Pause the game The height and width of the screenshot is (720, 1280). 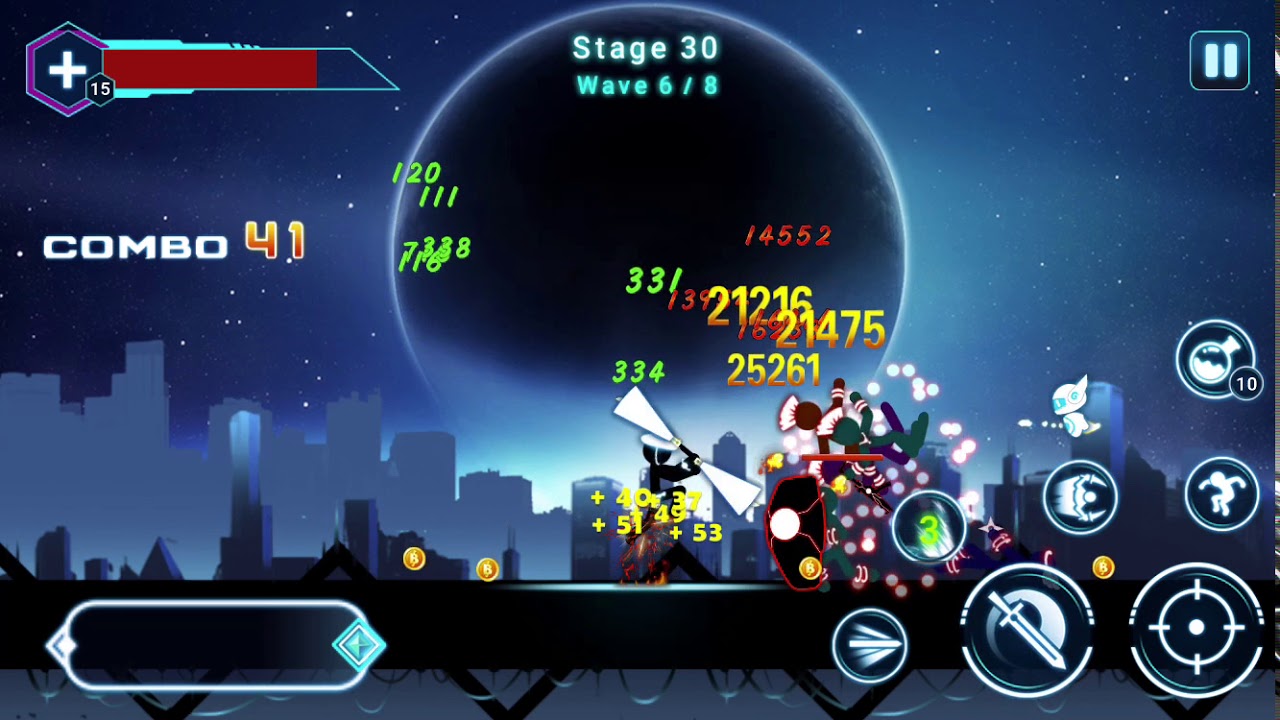click(1219, 61)
